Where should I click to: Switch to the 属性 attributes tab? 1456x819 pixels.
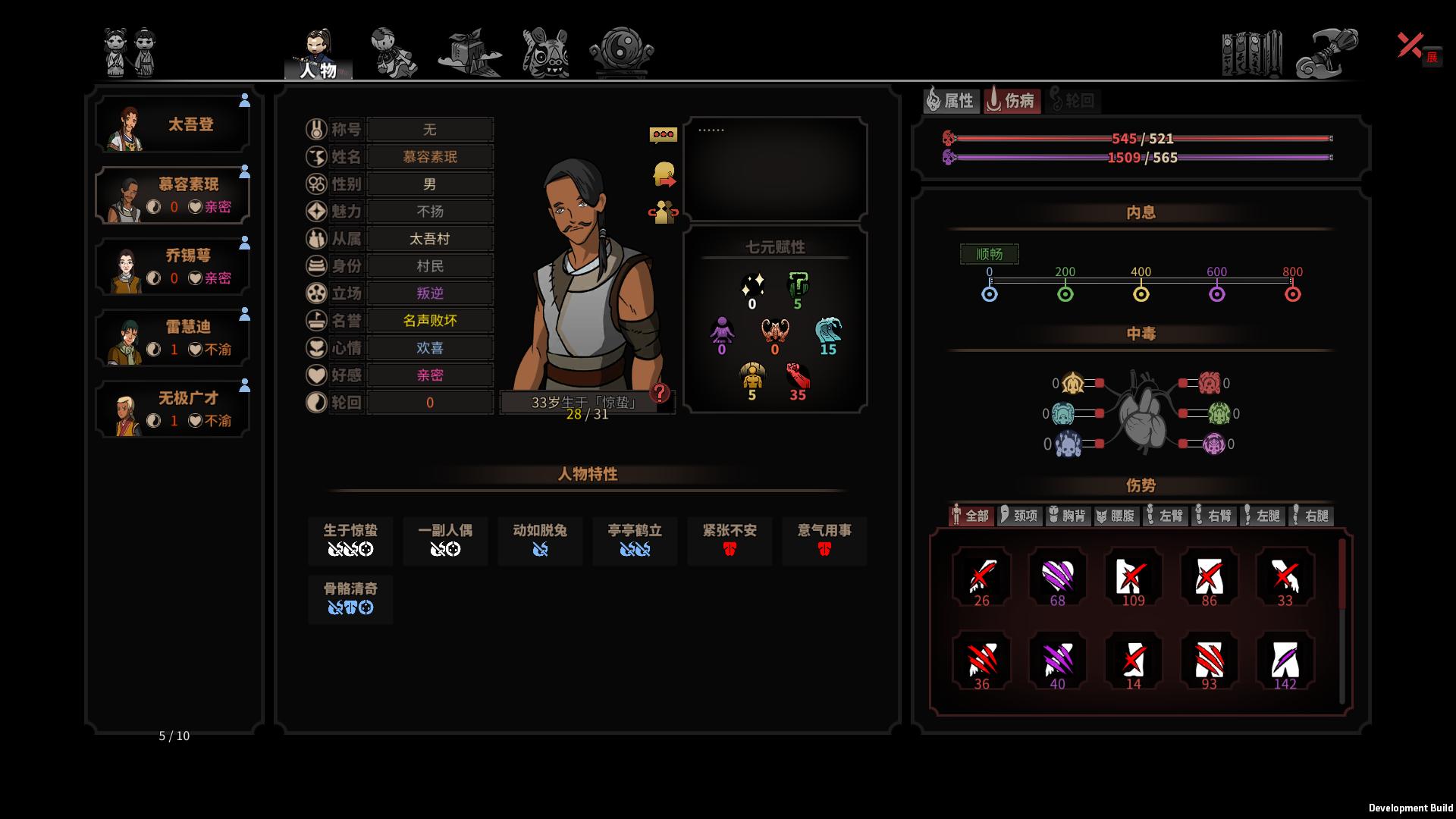tap(950, 100)
